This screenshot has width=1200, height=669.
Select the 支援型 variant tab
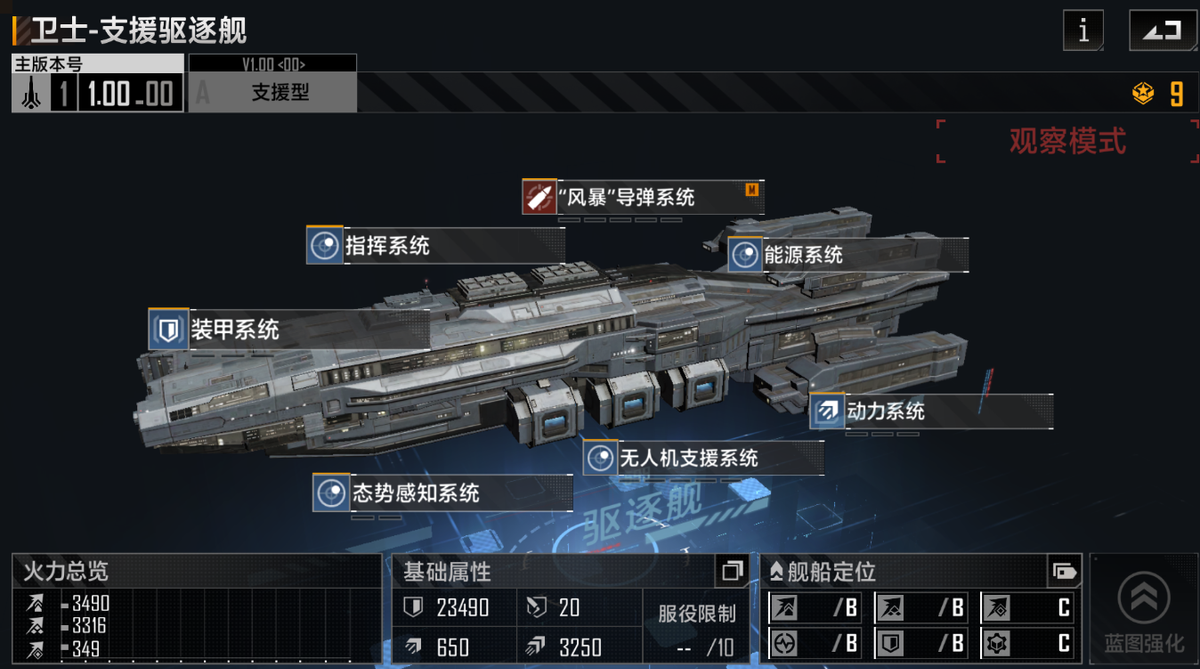point(273,92)
